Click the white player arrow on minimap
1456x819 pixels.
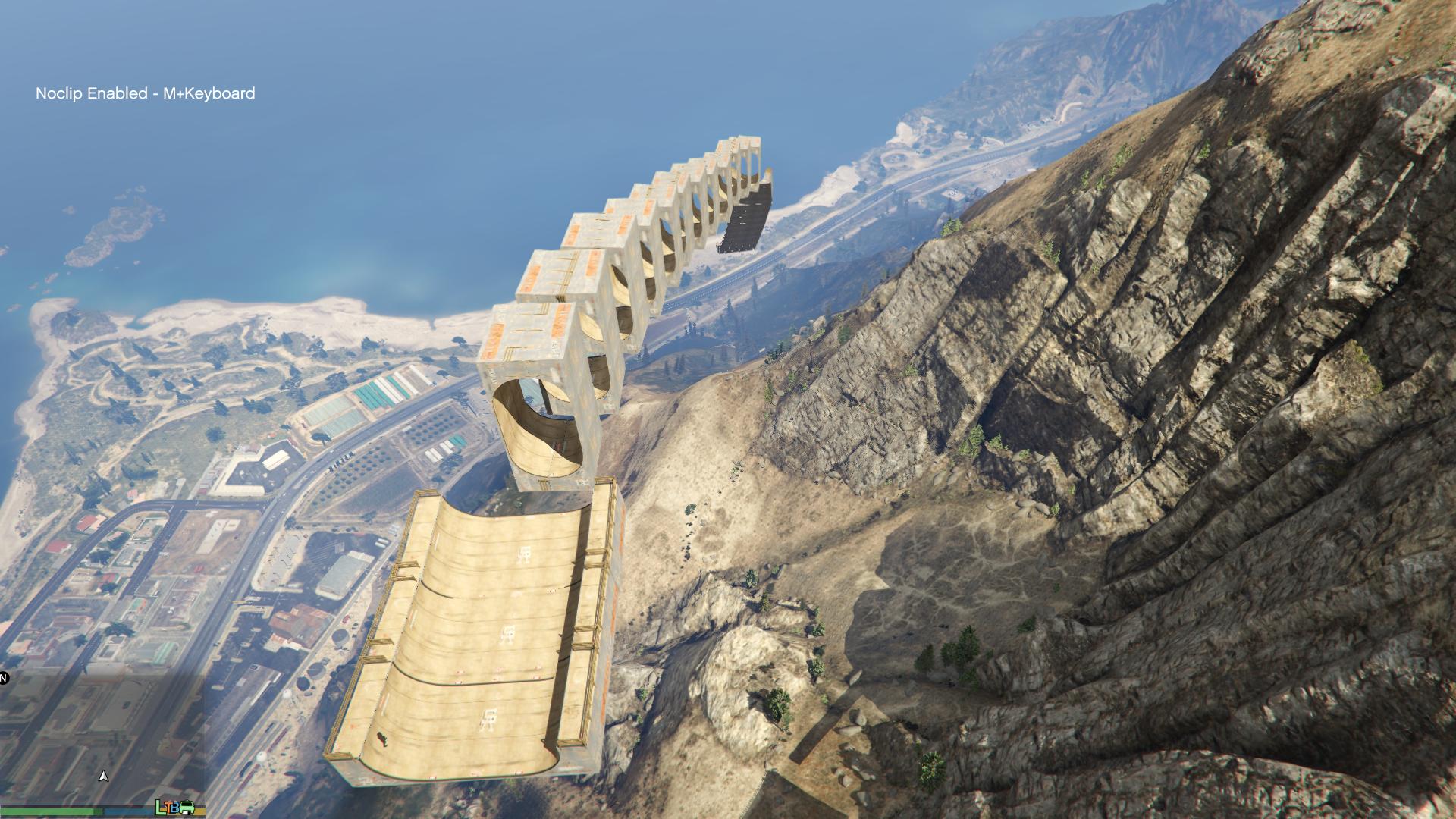pos(104,776)
